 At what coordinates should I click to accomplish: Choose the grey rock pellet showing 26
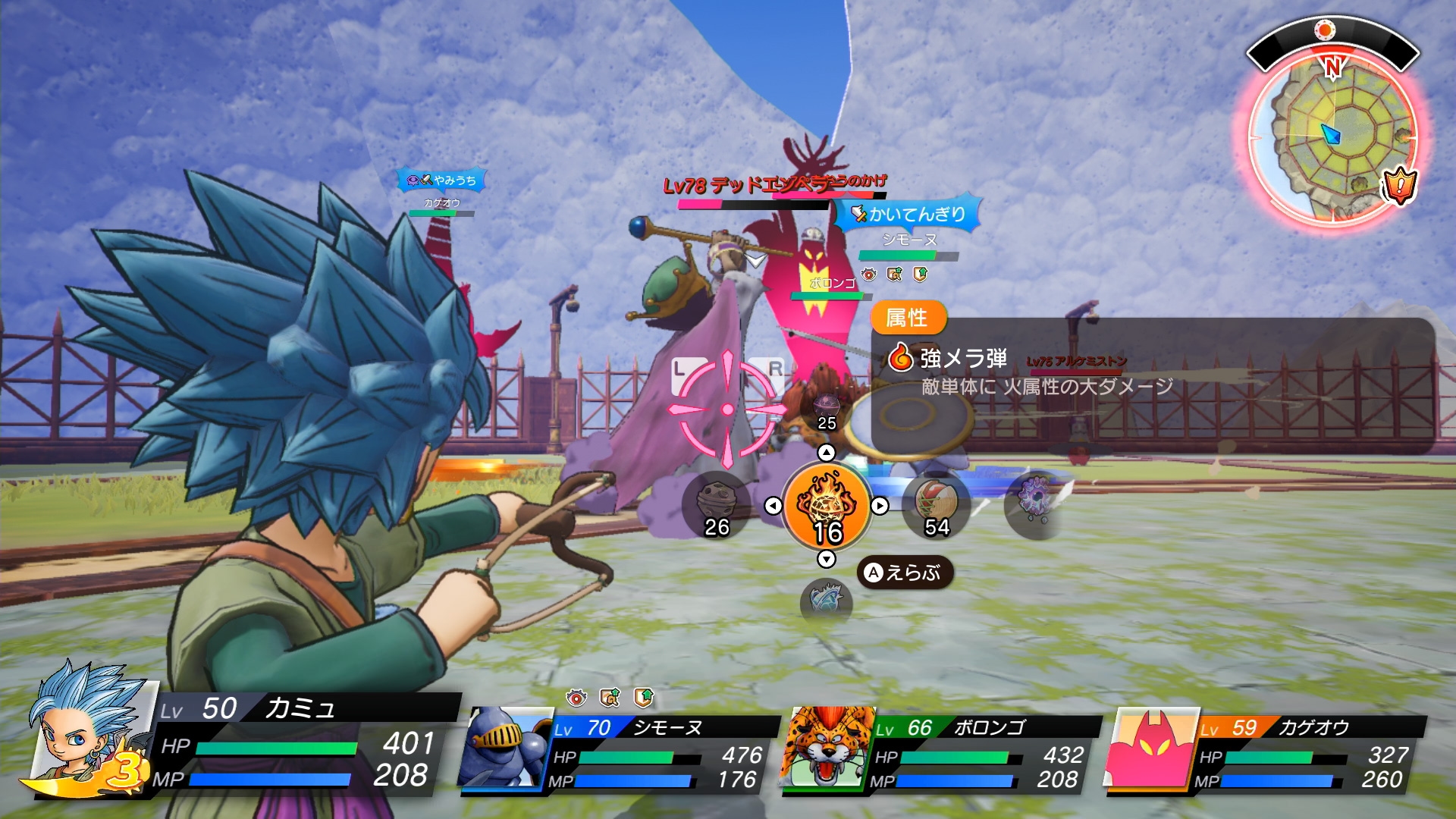tap(716, 506)
